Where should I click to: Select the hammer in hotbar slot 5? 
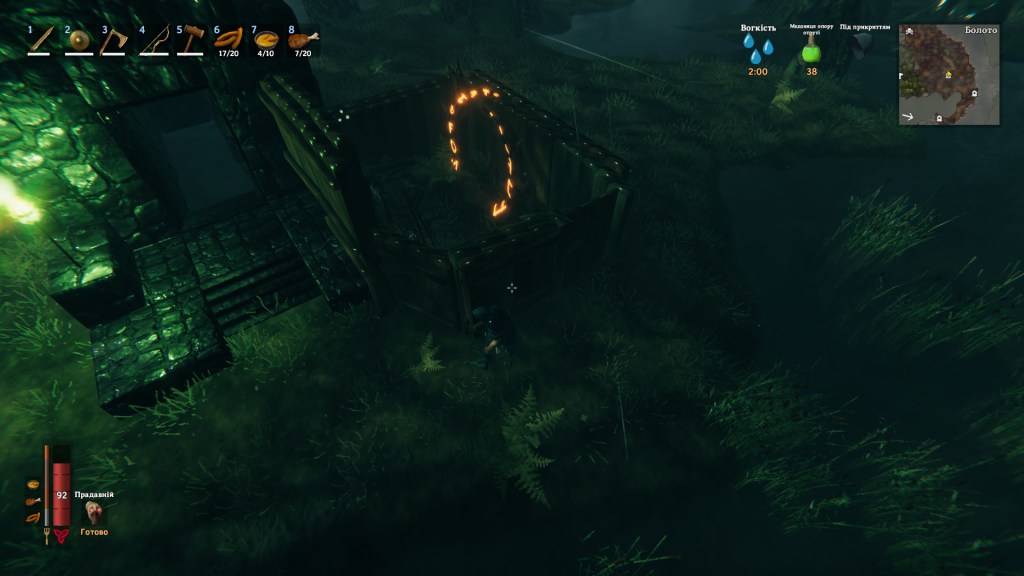[x=190, y=41]
